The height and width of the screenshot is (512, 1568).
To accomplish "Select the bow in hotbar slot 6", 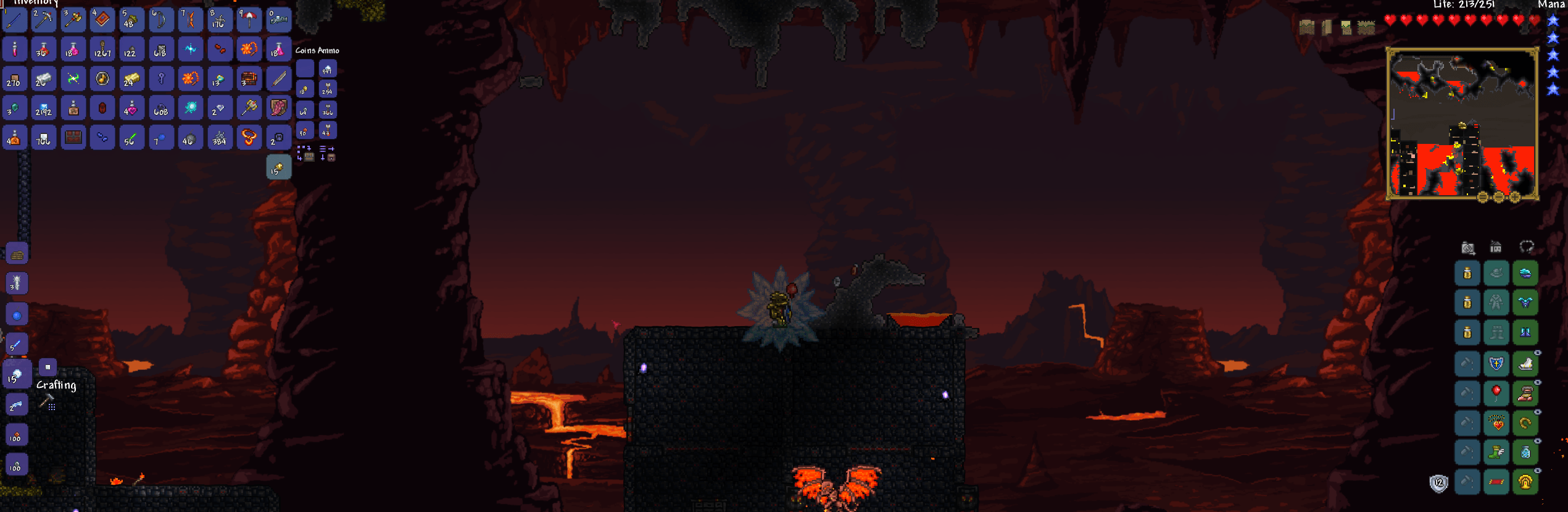I will click(x=161, y=20).
